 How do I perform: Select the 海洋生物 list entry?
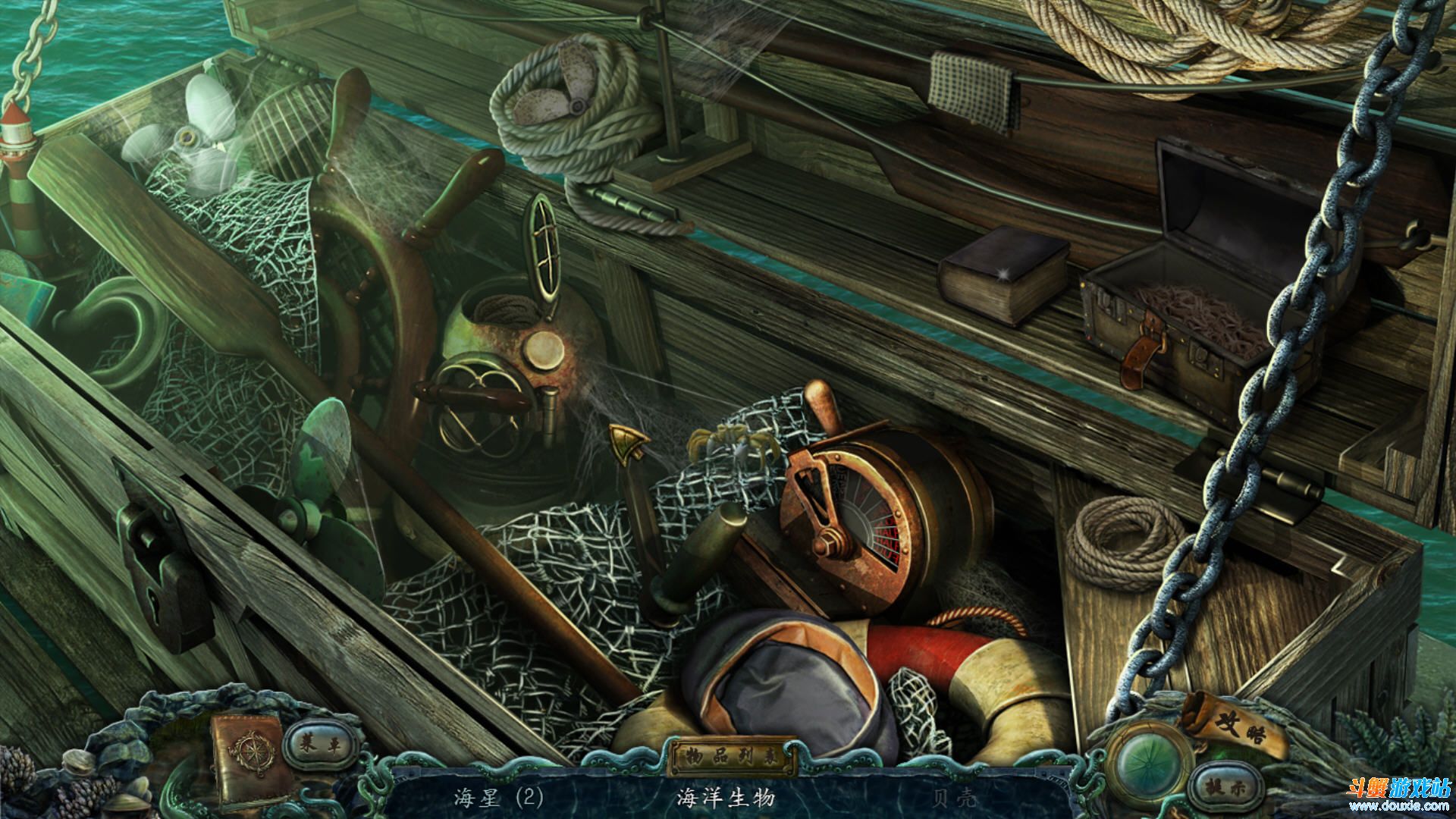[726, 798]
